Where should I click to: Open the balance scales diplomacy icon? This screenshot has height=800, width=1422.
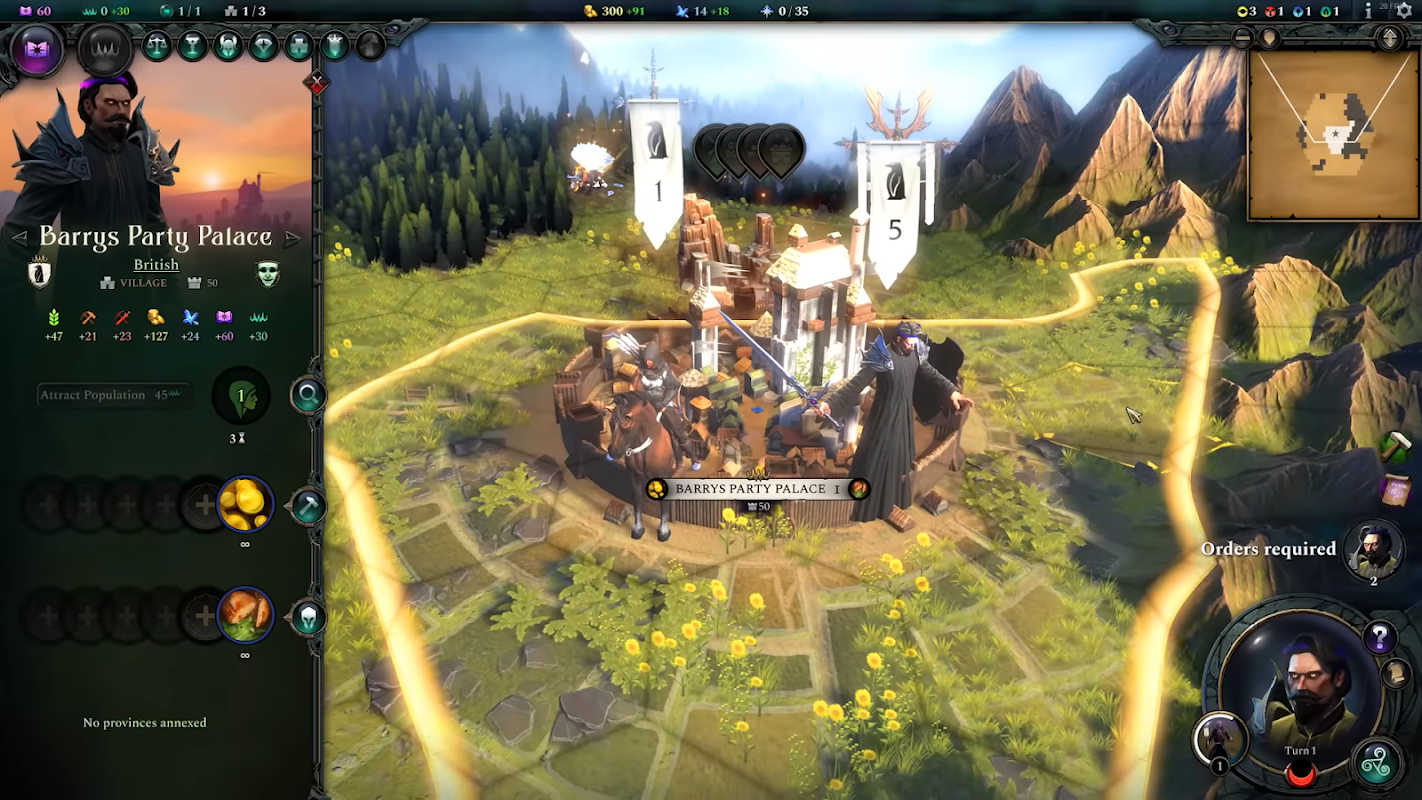(157, 46)
